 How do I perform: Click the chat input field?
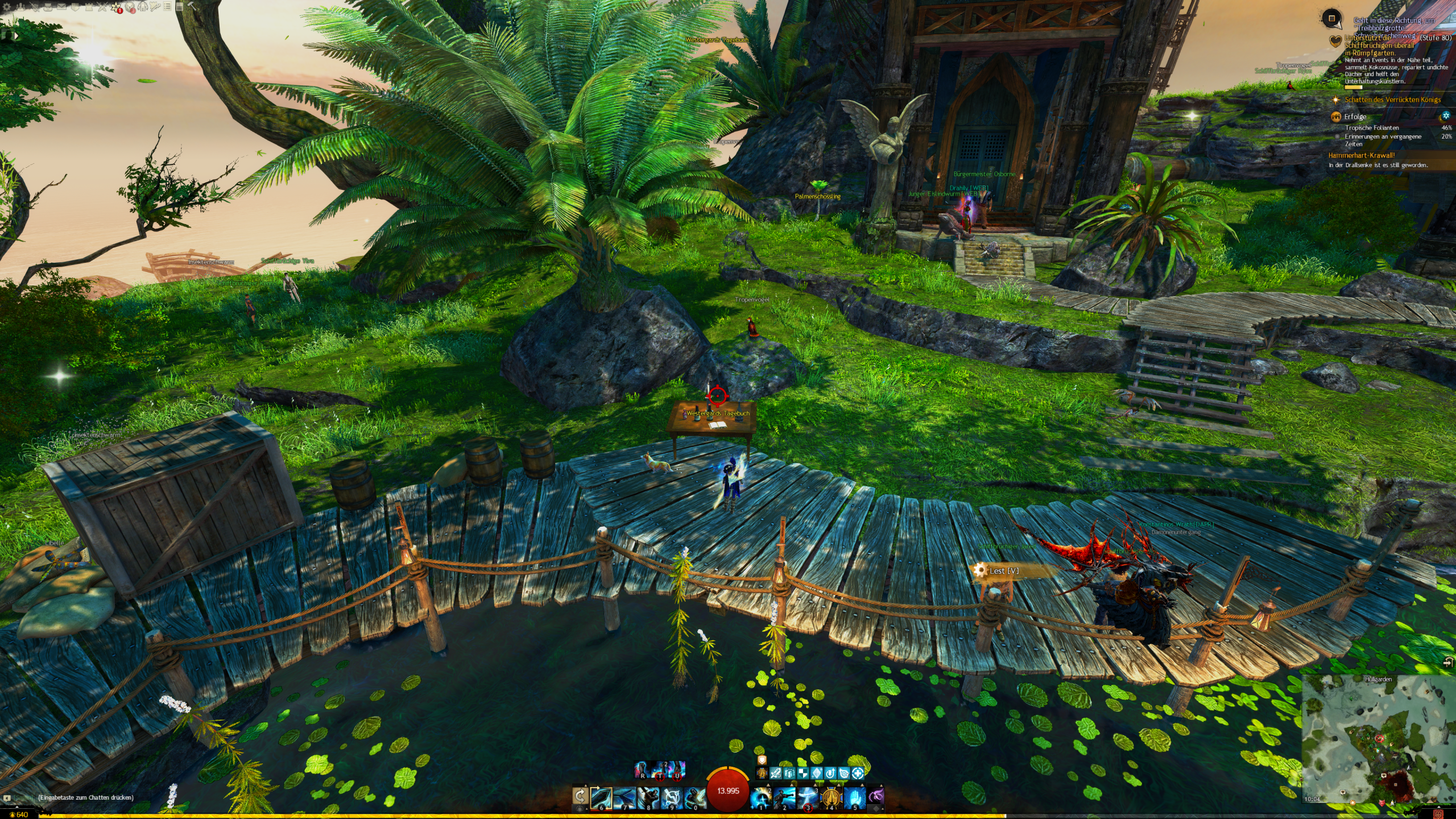click(x=85, y=797)
